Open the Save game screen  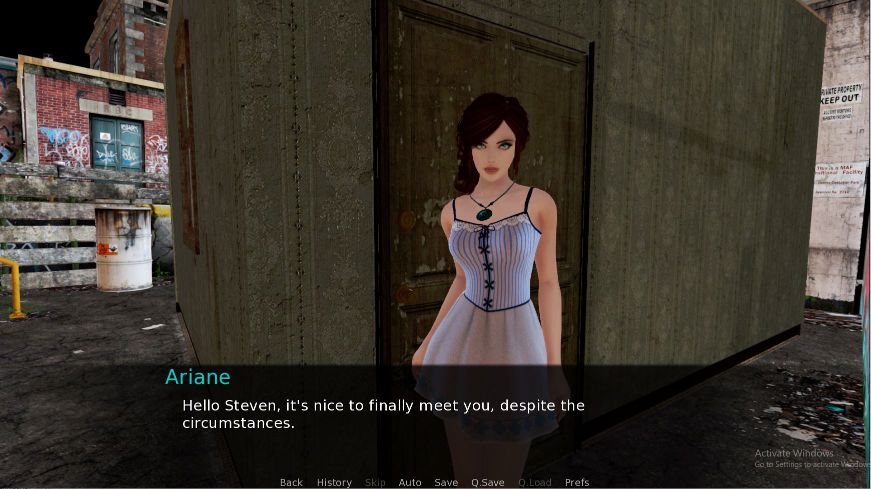446,482
